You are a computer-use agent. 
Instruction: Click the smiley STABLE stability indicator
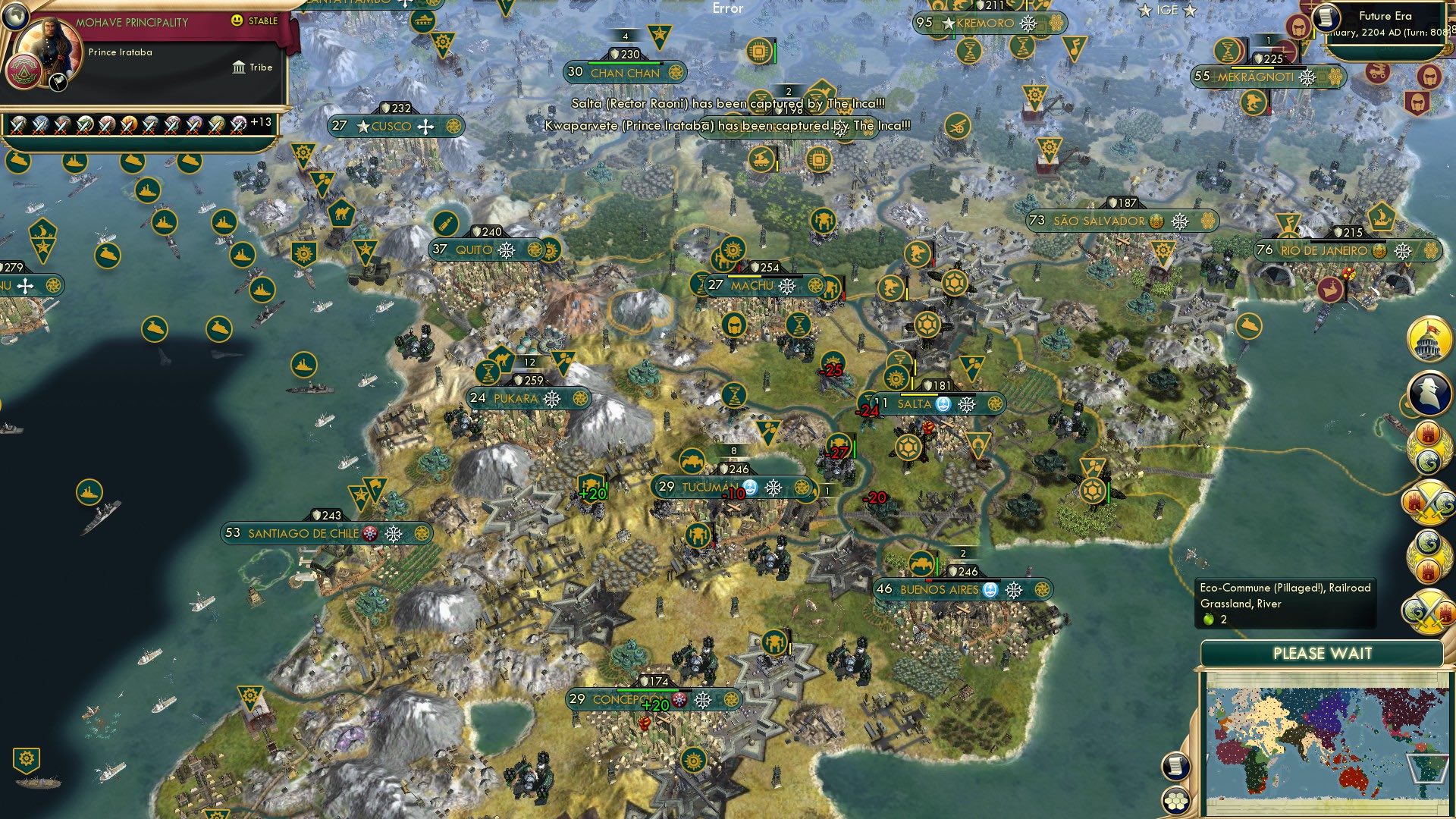(238, 21)
